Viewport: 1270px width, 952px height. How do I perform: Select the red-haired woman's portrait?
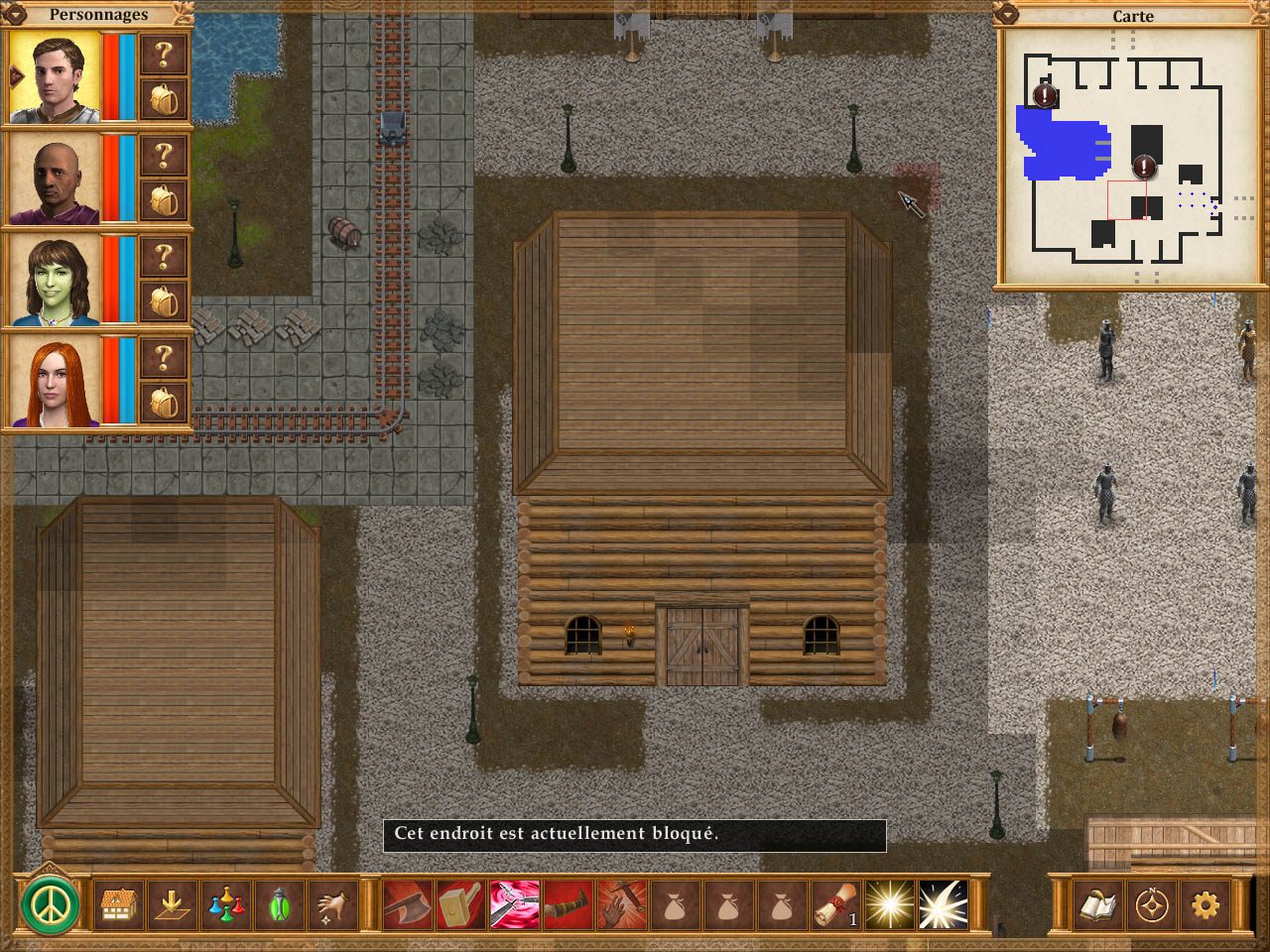tap(55, 382)
